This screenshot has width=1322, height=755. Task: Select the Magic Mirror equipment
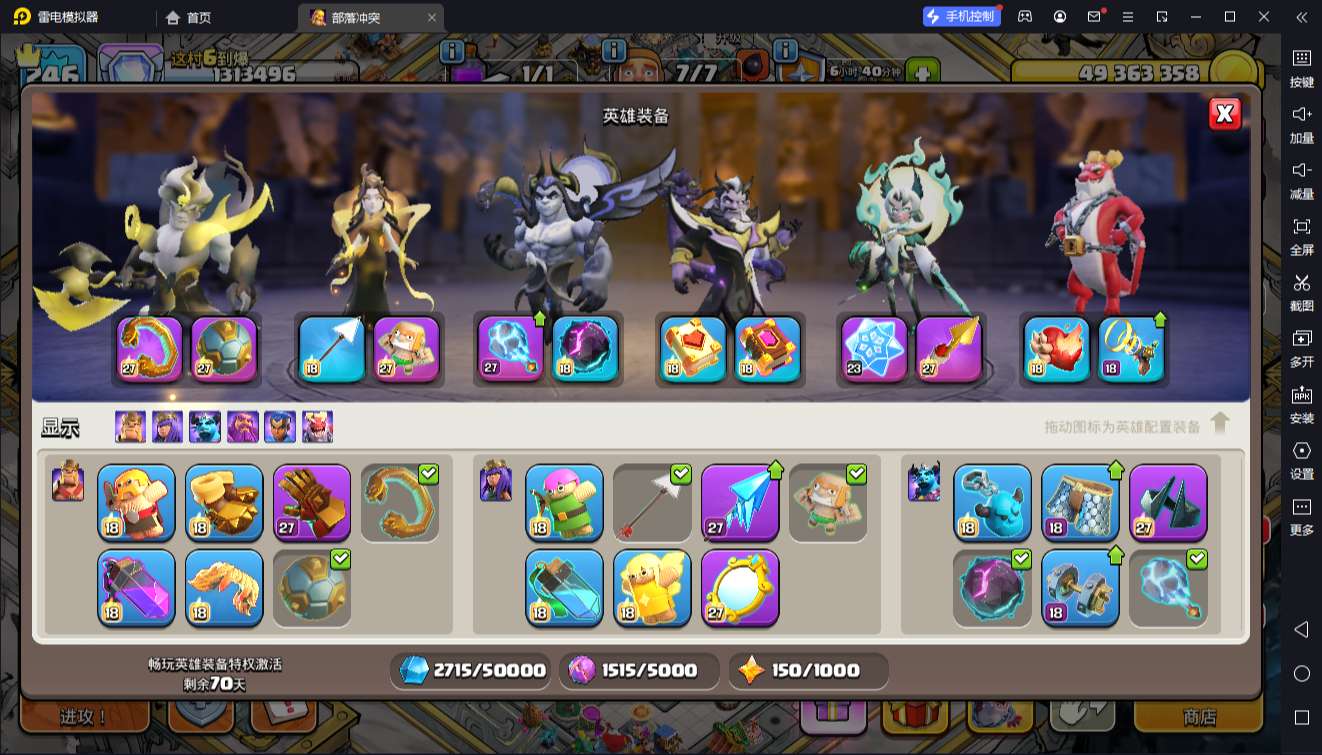(740, 587)
